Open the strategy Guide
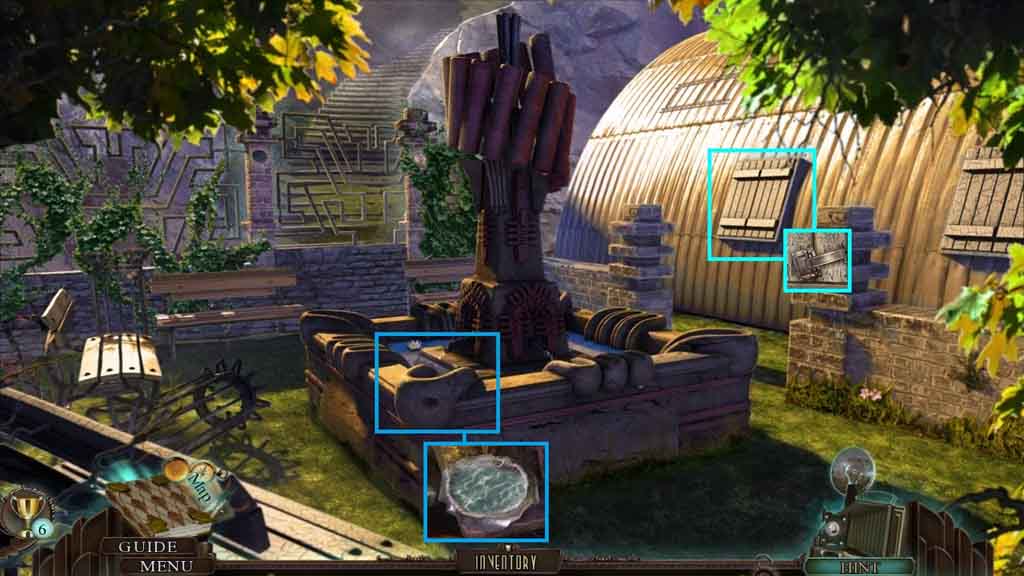The width and height of the screenshot is (1024, 576). [148, 547]
